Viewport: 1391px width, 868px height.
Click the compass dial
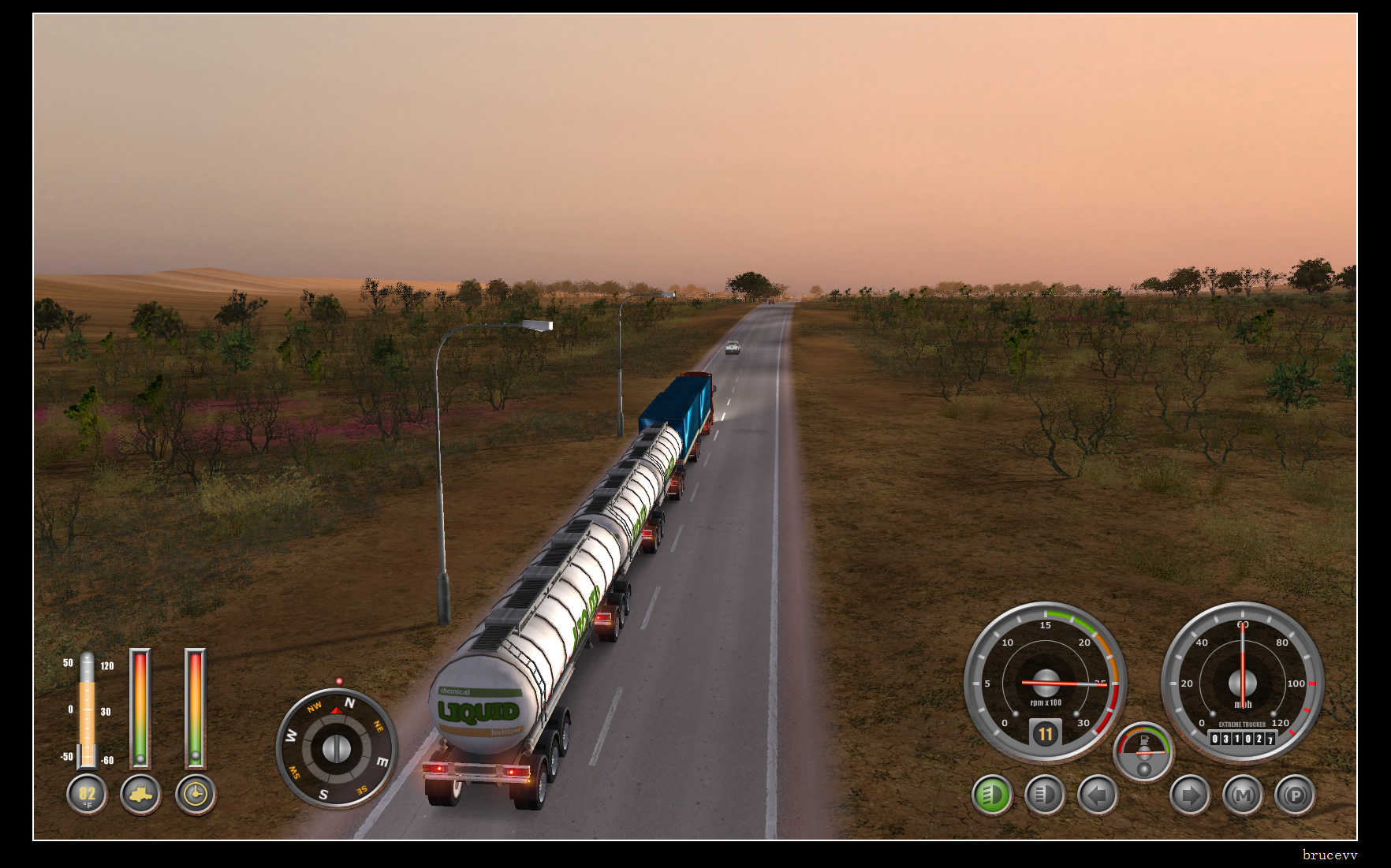tap(337, 747)
